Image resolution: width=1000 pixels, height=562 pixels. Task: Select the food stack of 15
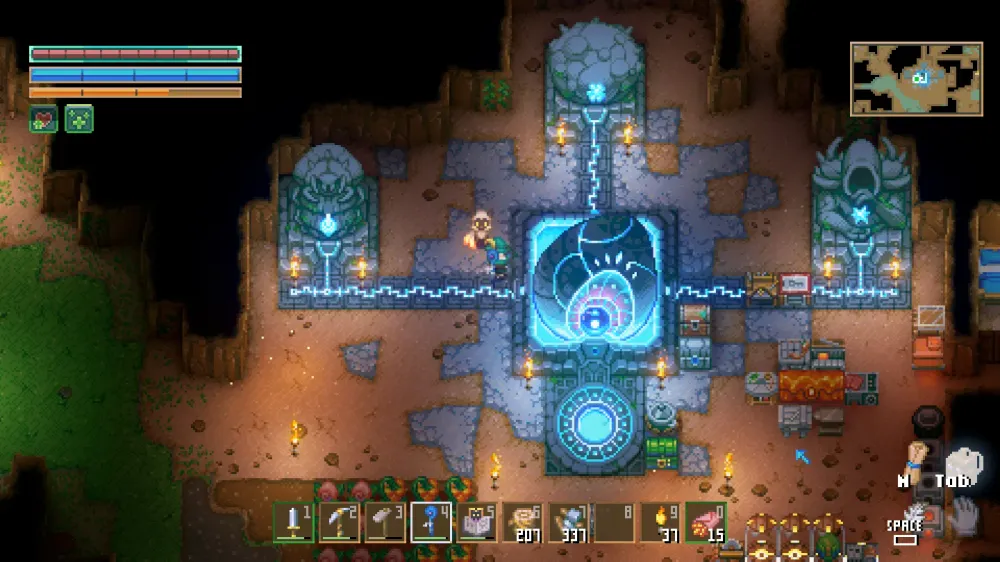click(707, 522)
